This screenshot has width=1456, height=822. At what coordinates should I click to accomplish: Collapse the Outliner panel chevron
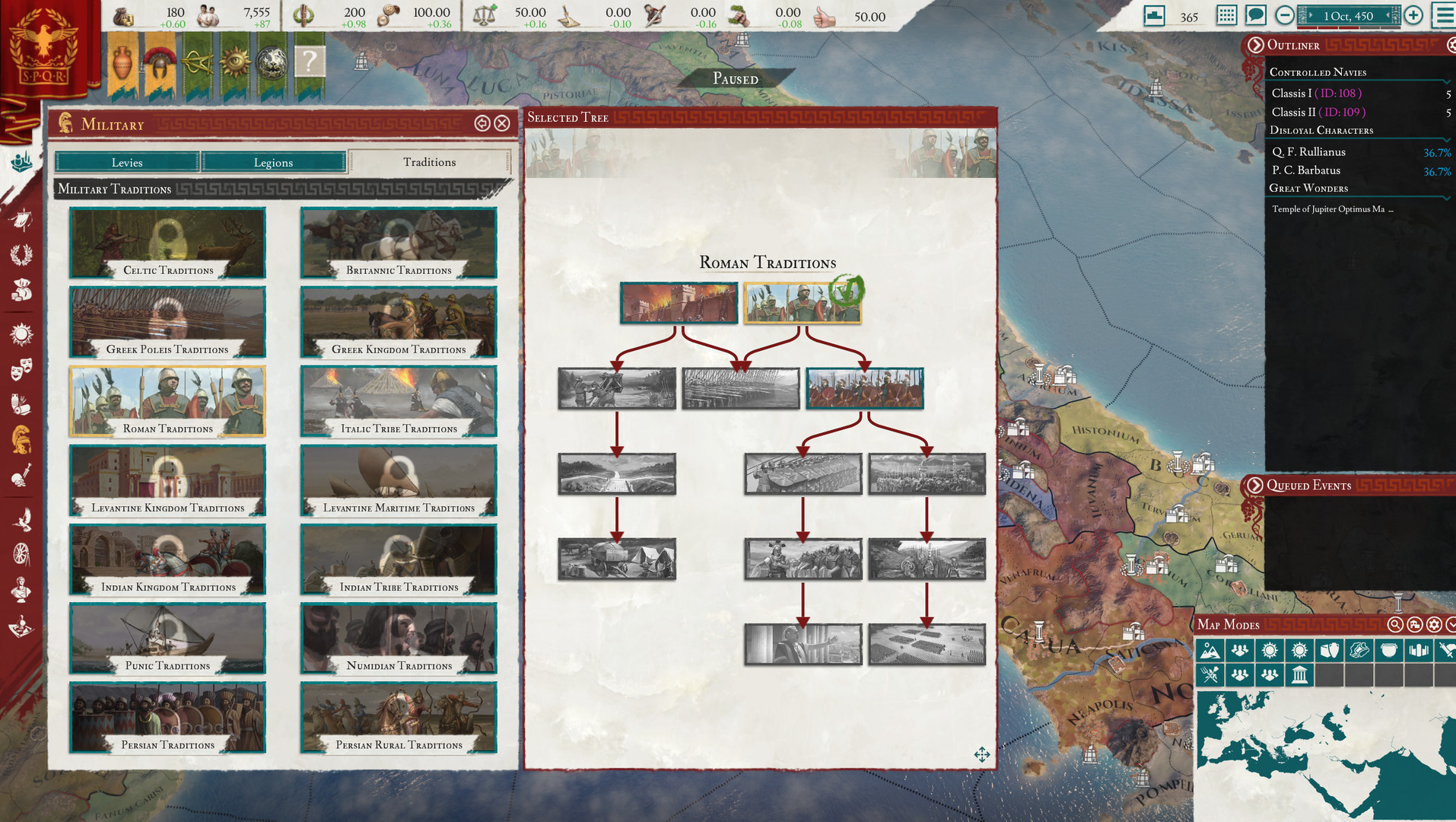point(1255,45)
